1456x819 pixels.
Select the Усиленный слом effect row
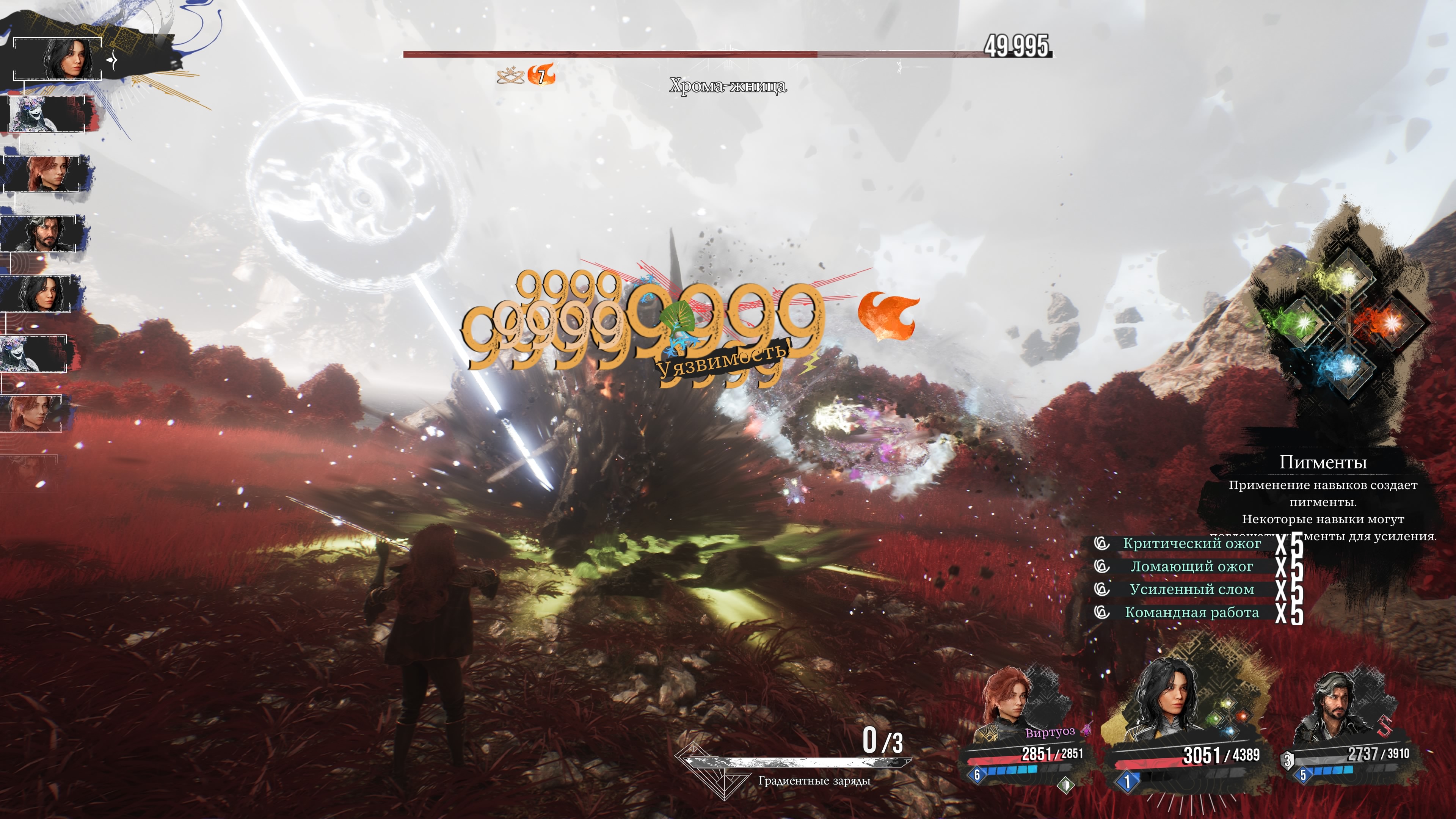pos(1191,590)
